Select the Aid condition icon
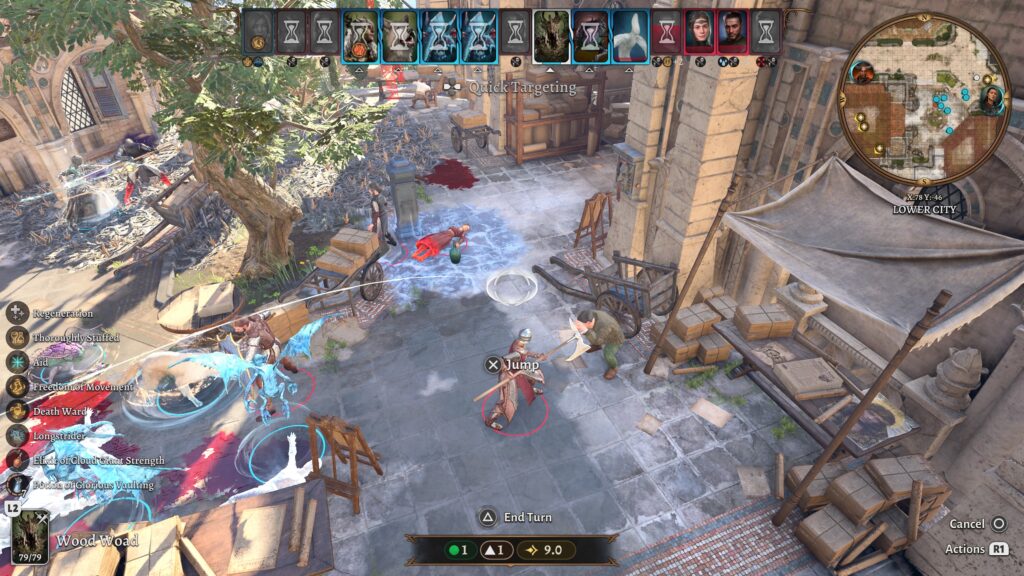The width and height of the screenshot is (1024, 576). point(17,362)
